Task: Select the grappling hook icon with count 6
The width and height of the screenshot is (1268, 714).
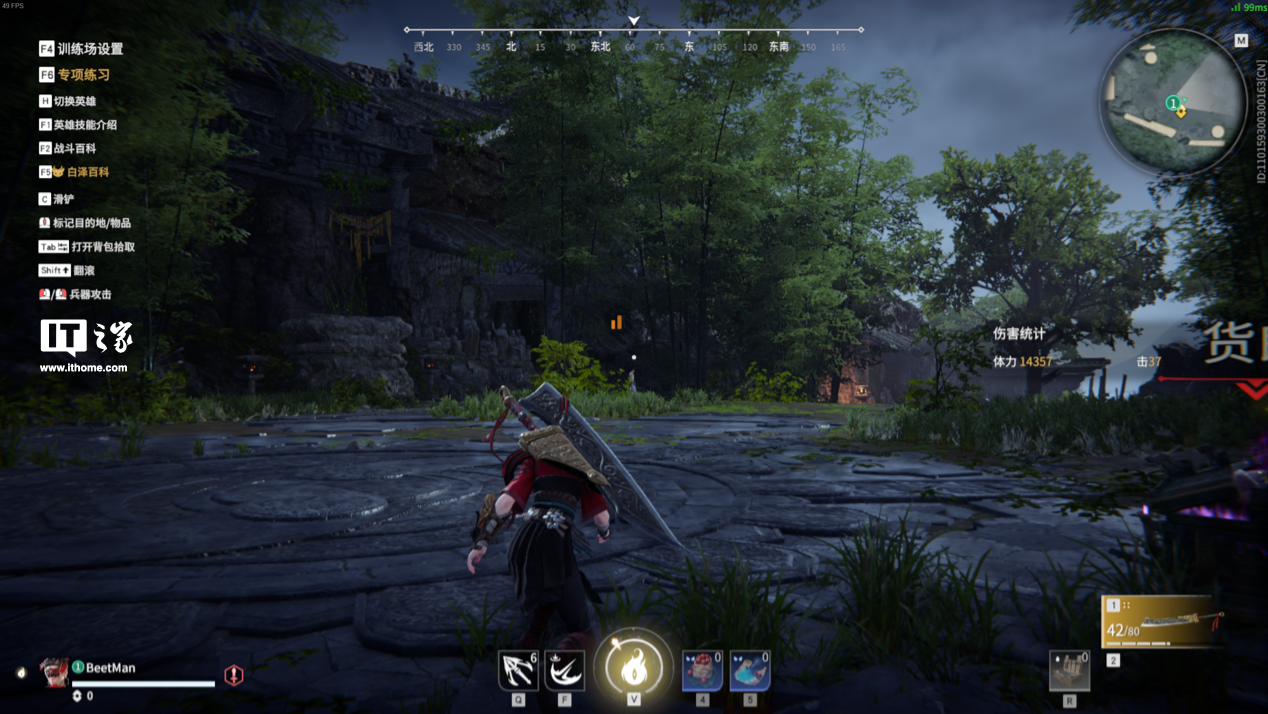Action: pyautogui.click(x=518, y=671)
